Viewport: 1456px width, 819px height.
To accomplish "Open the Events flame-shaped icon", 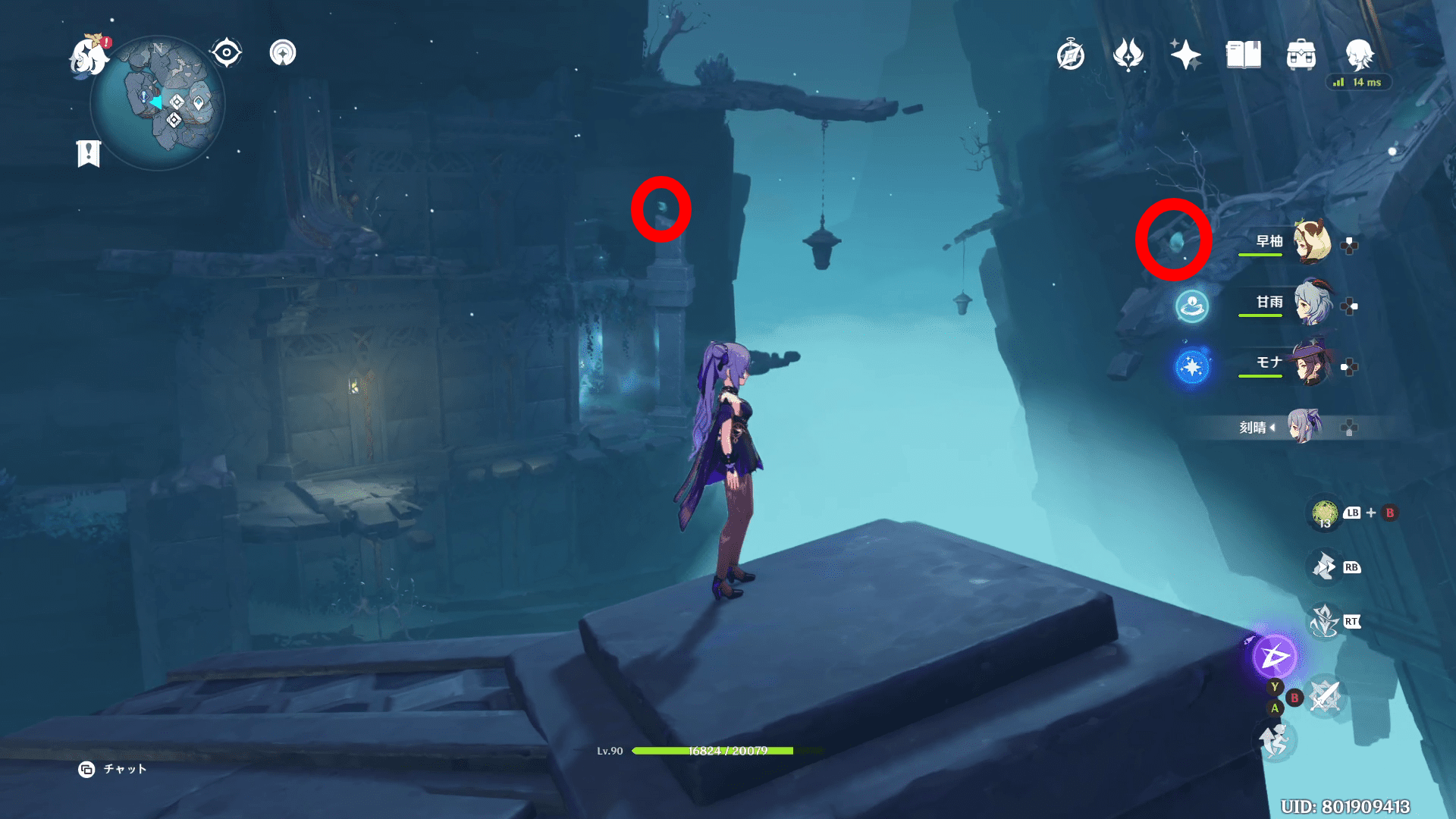I will click(x=1128, y=55).
